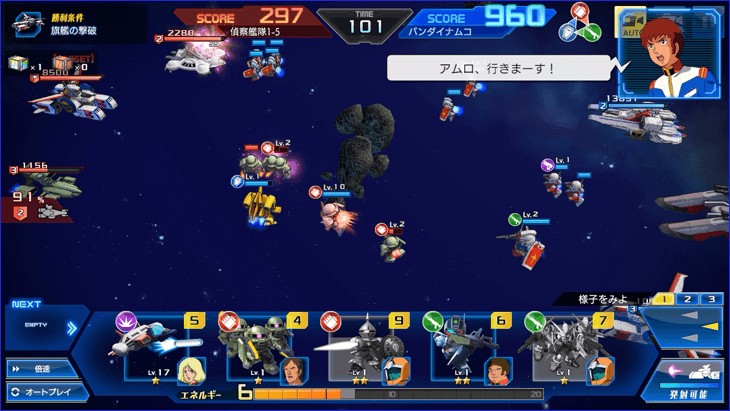This screenshot has width=730, height=411.
Task: Switch to formation tab 2
Action: click(688, 299)
